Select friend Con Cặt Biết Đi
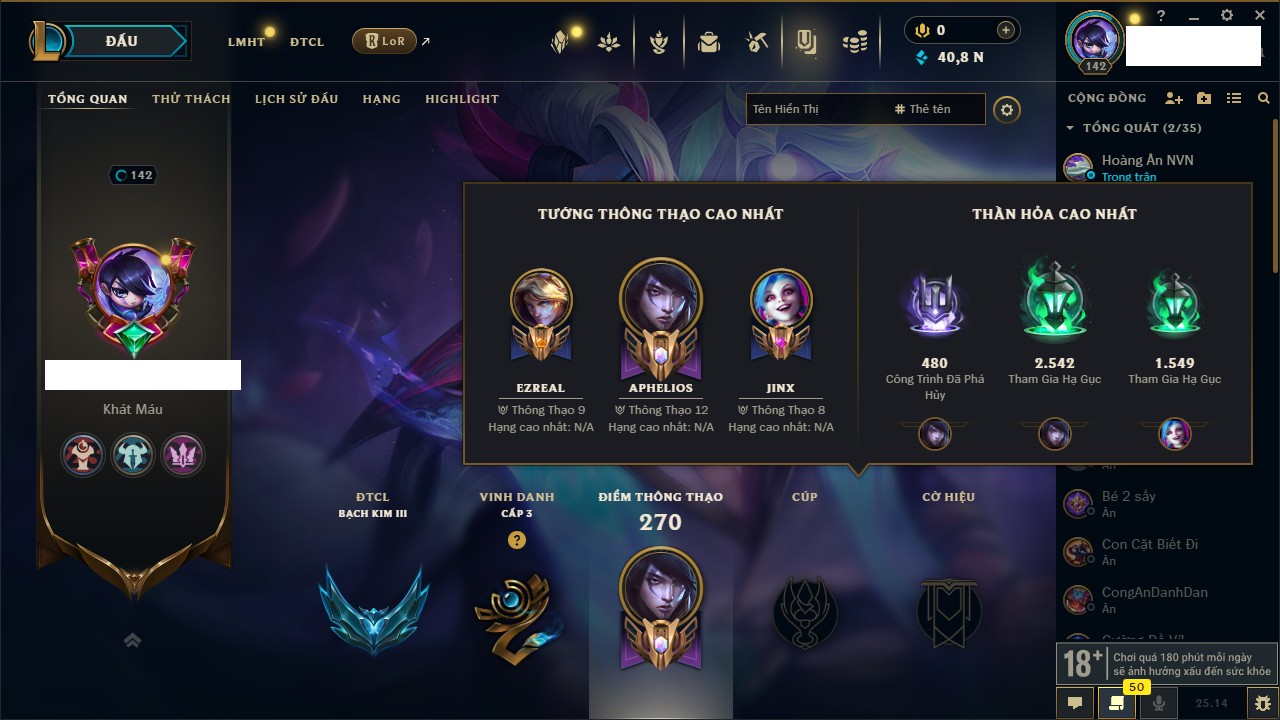 click(x=1149, y=544)
